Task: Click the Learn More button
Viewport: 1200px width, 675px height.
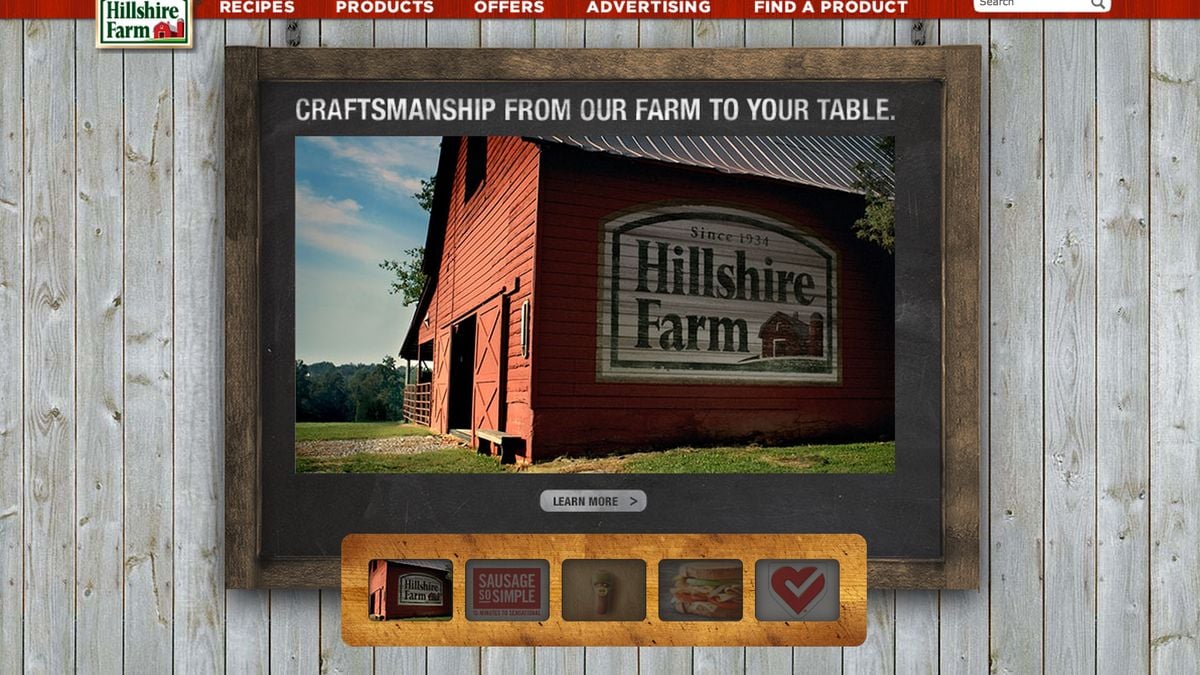Action: (593, 501)
